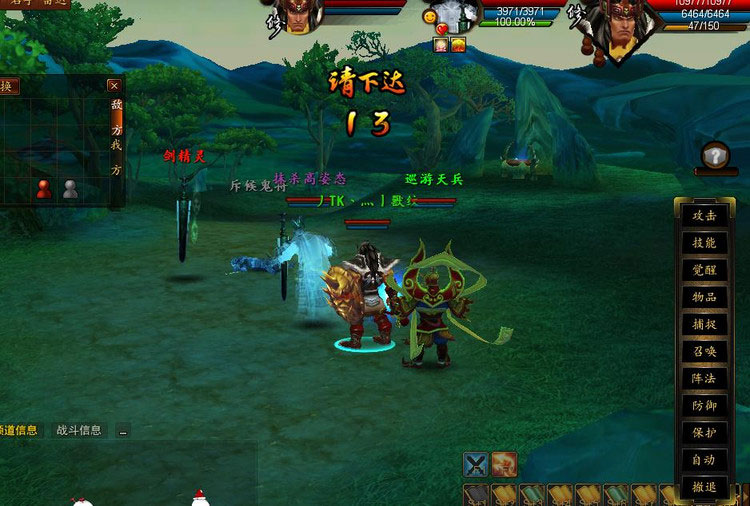Click the 撤退 retreat button
This screenshot has height=506, width=750.
click(704, 487)
